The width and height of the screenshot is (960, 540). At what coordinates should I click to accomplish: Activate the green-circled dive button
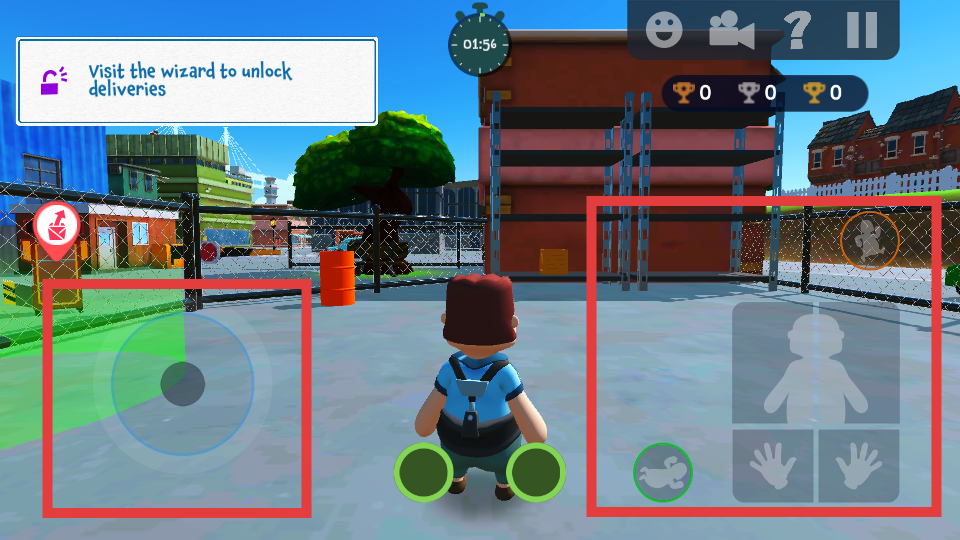[x=662, y=472]
